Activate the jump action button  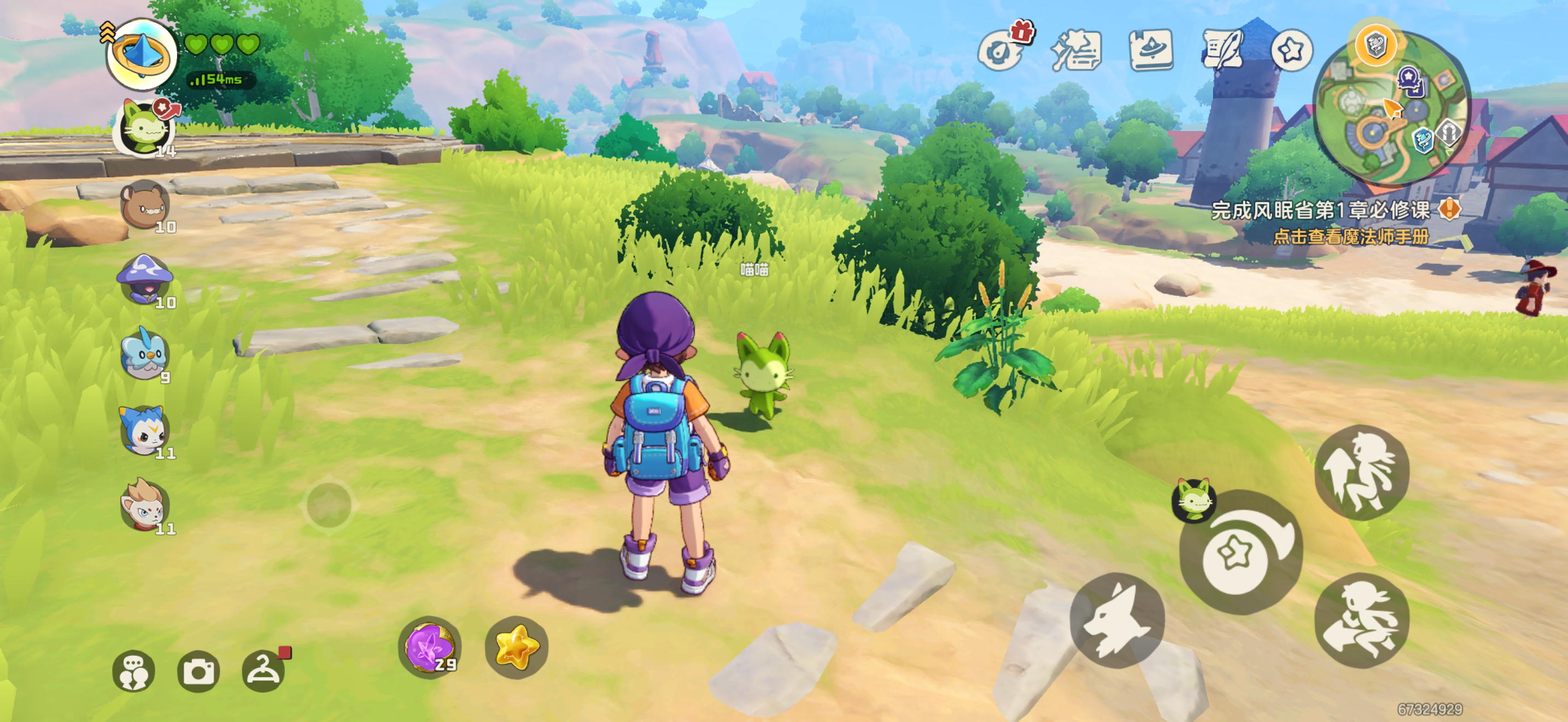pos(1362,473)
